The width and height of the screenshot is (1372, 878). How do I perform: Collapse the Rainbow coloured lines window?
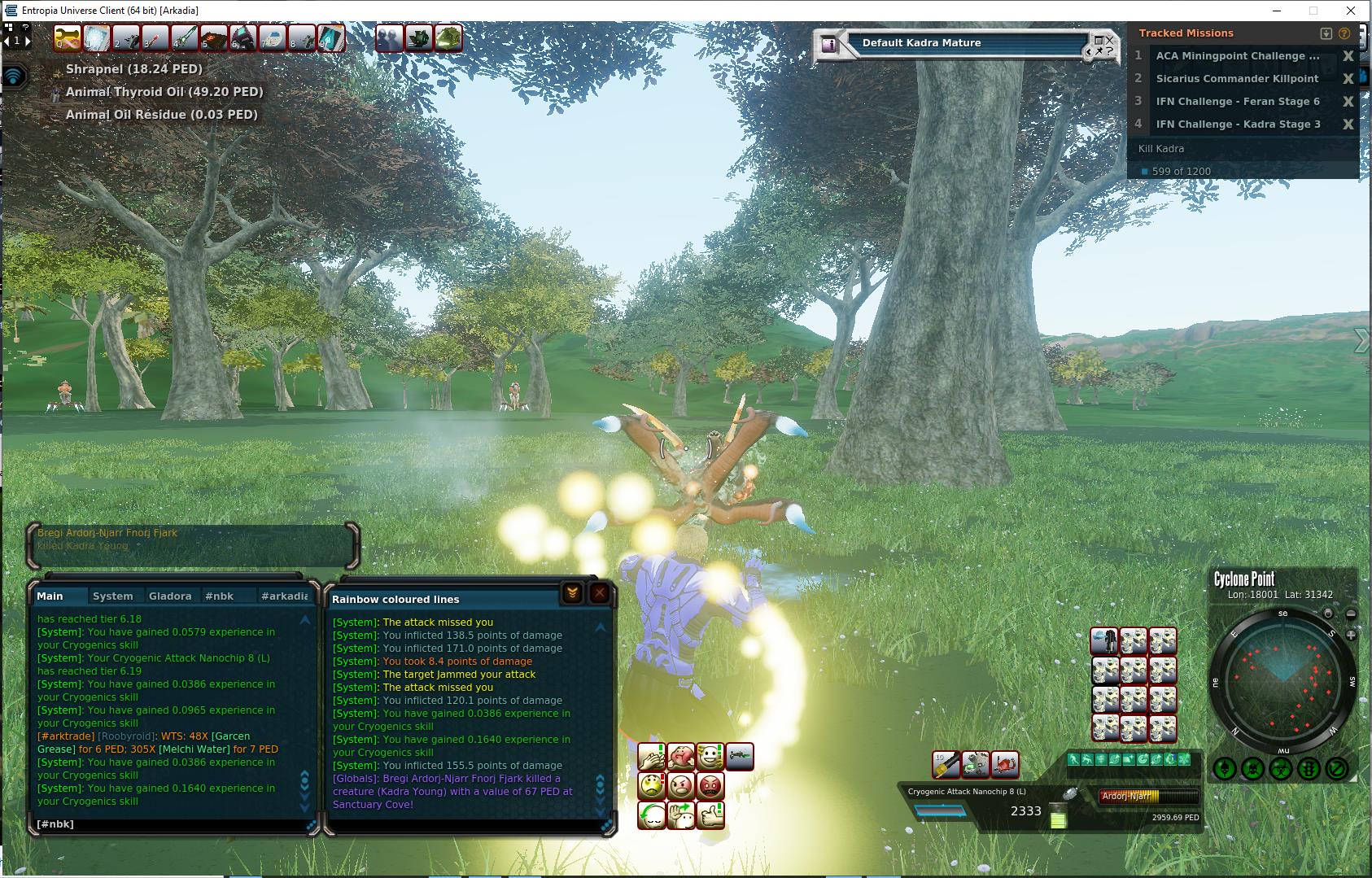[x=572, y=593]
